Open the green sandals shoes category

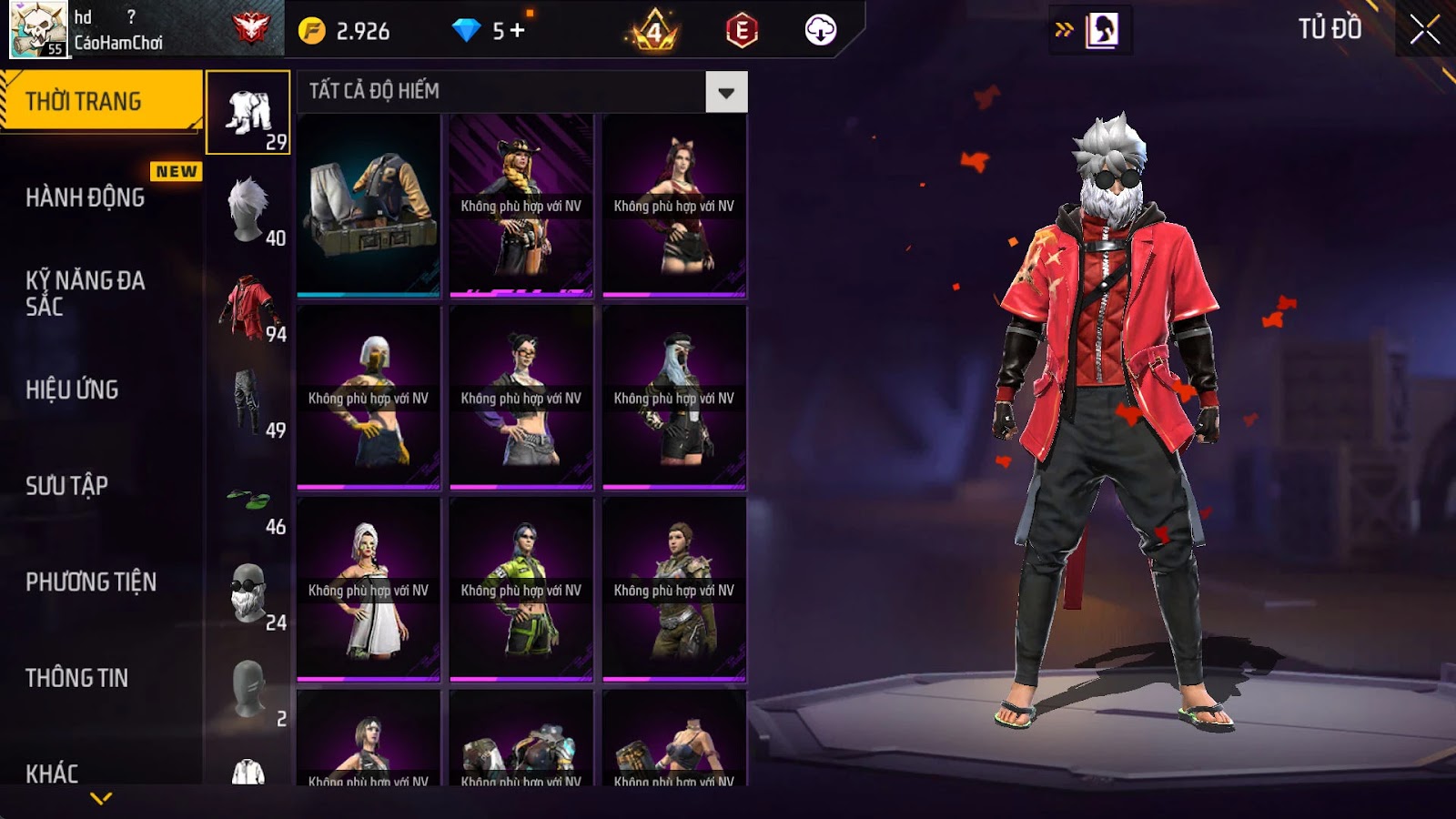tap(248, 499)
